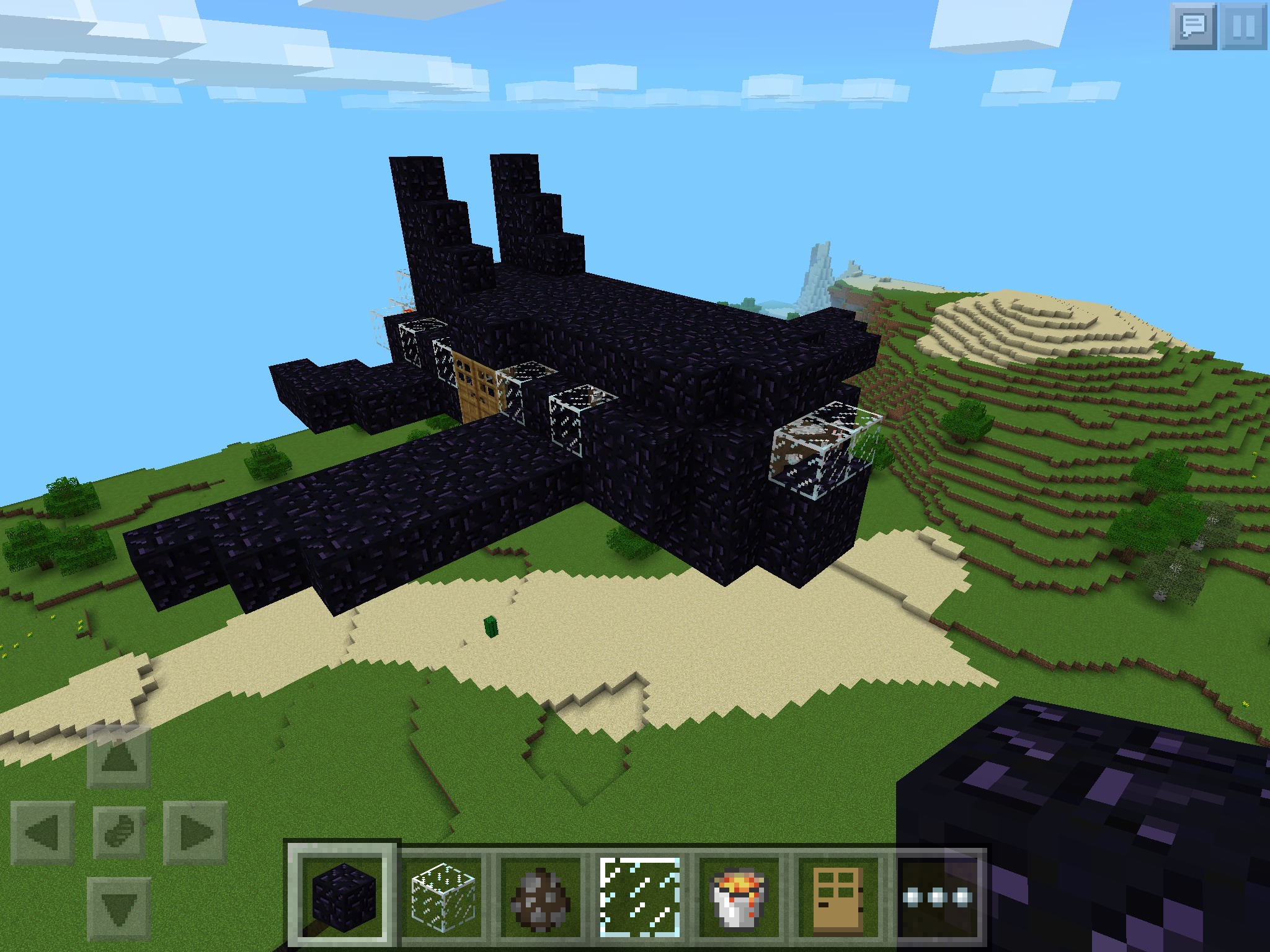Select the lava bucket in the hotbar

click(x=737, y=899)
